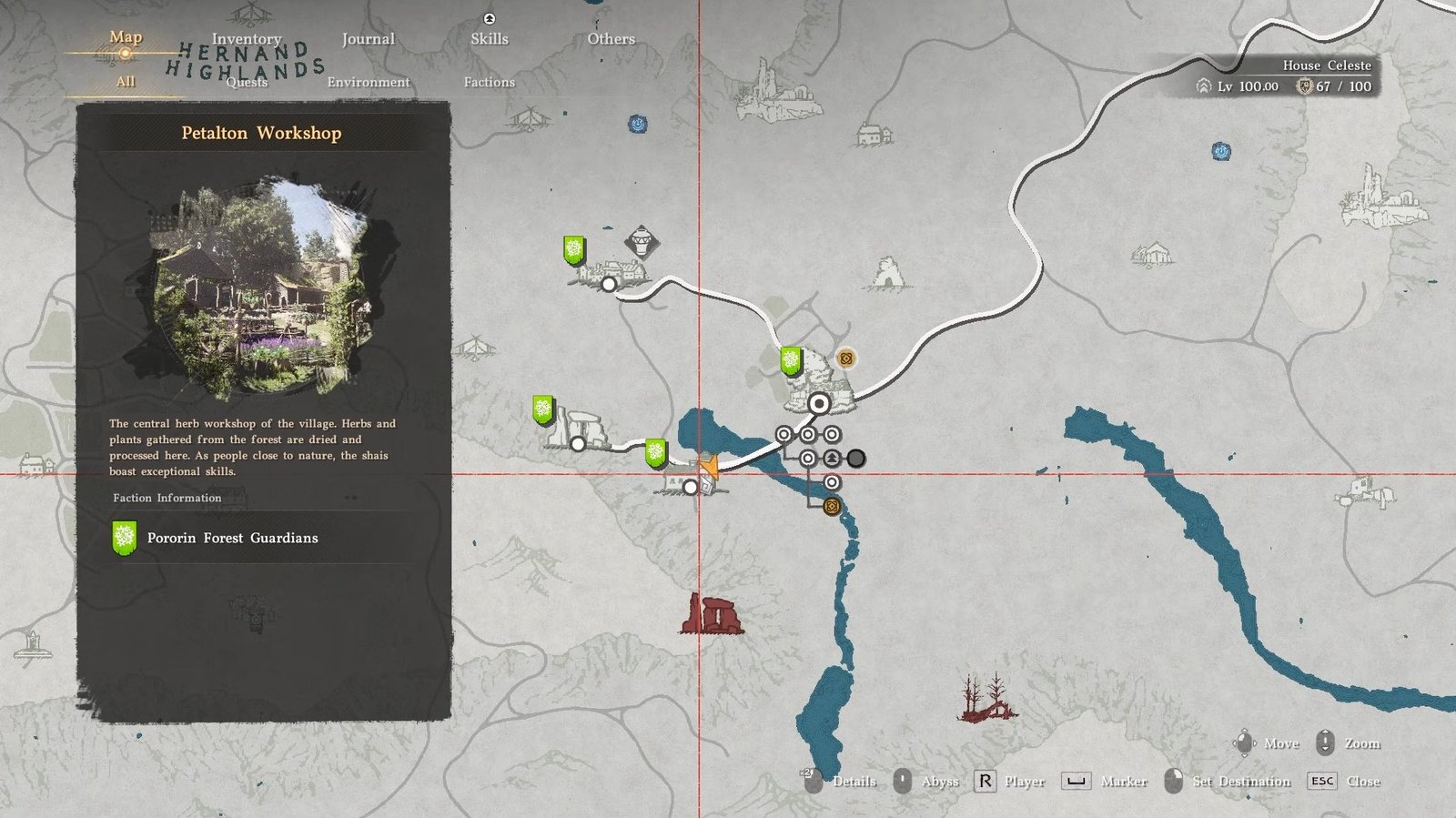Select the red dead trees map landmark
This screenshot has width=1456, height=818.
click(987, 699)
